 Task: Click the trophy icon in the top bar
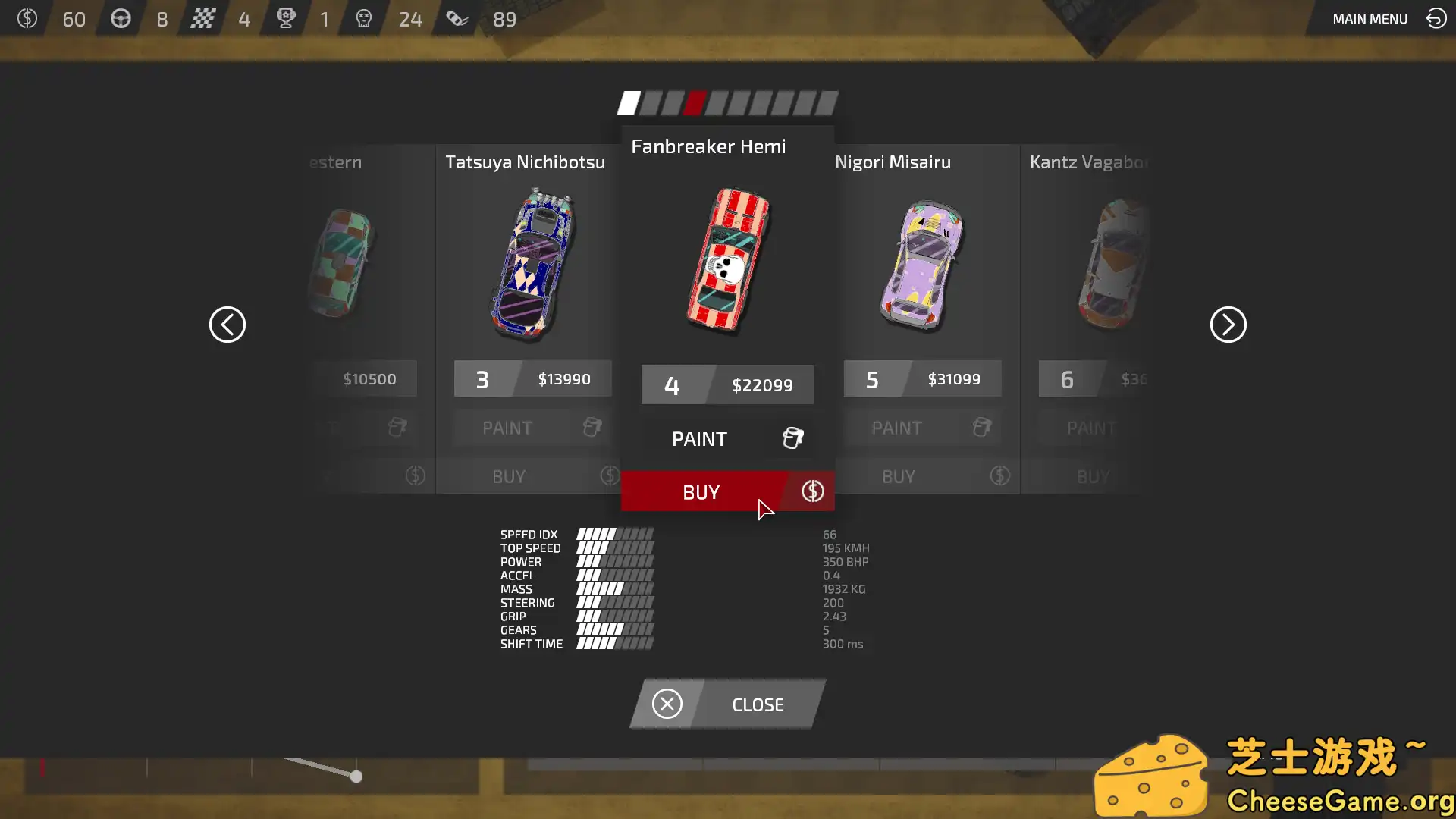(285, 19)
